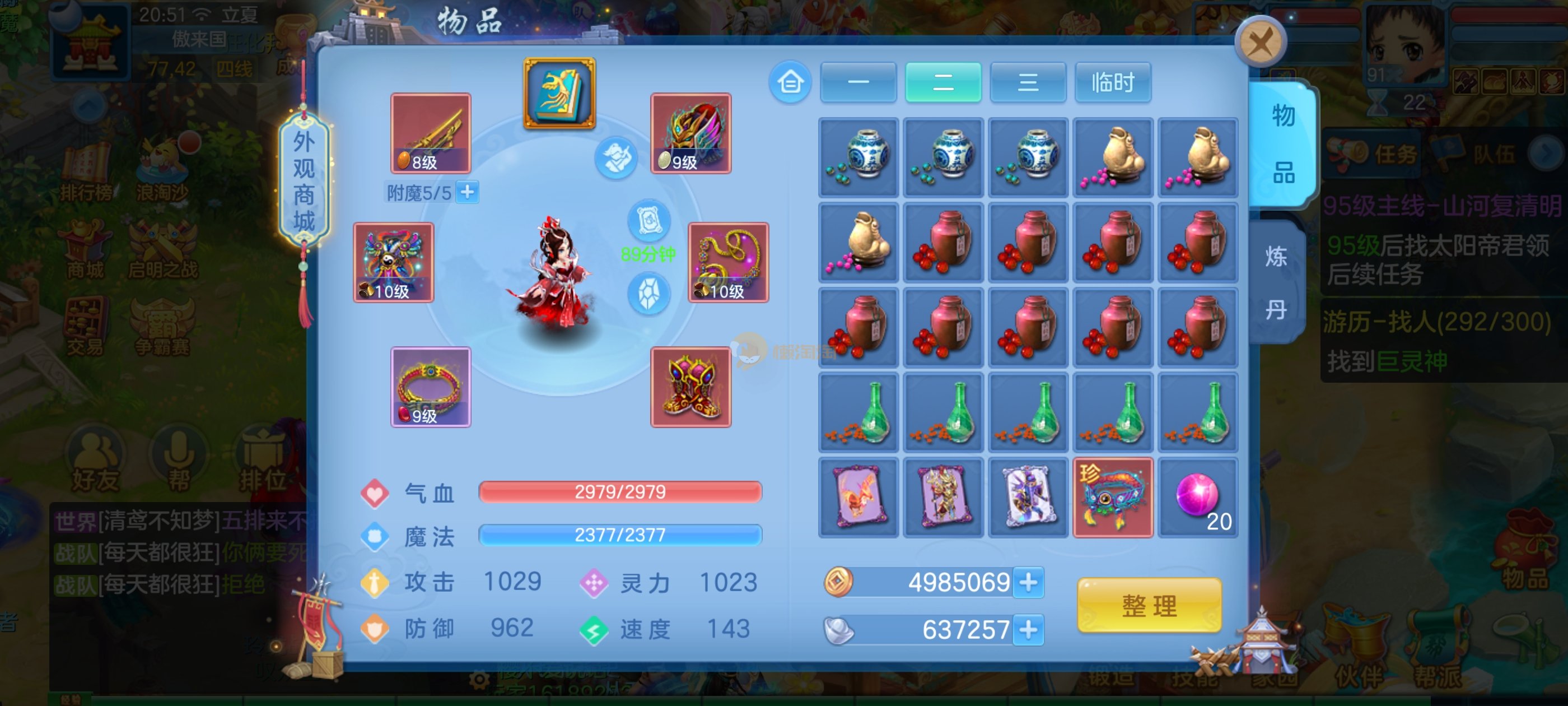Select the equipped 10级 necklace slot
The height and width of the screenshot is (706, 1568).
728,262
